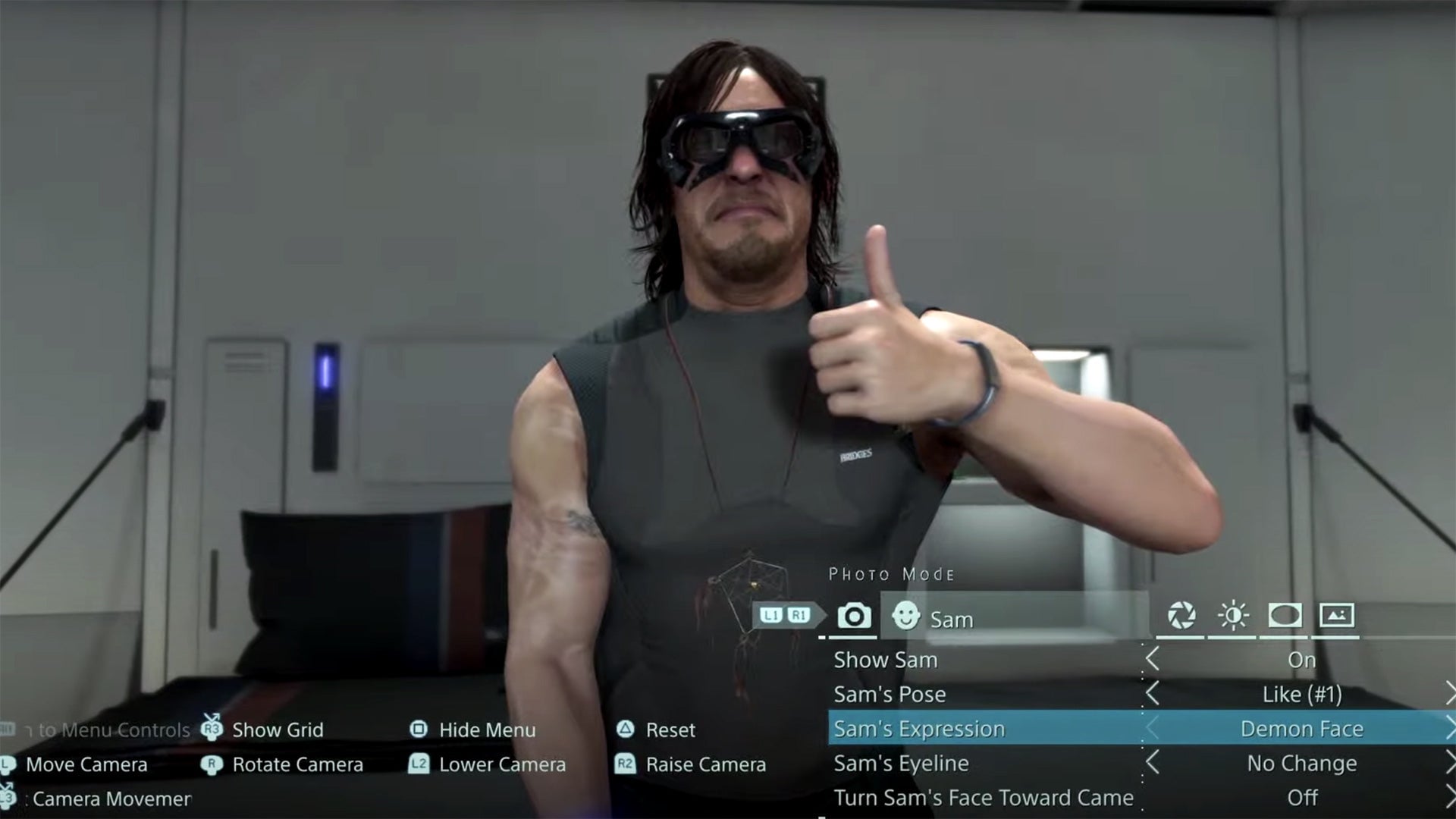Select the Sam's Eyeline row
The width and height of the screenshot is (1456, 819).
902,764
